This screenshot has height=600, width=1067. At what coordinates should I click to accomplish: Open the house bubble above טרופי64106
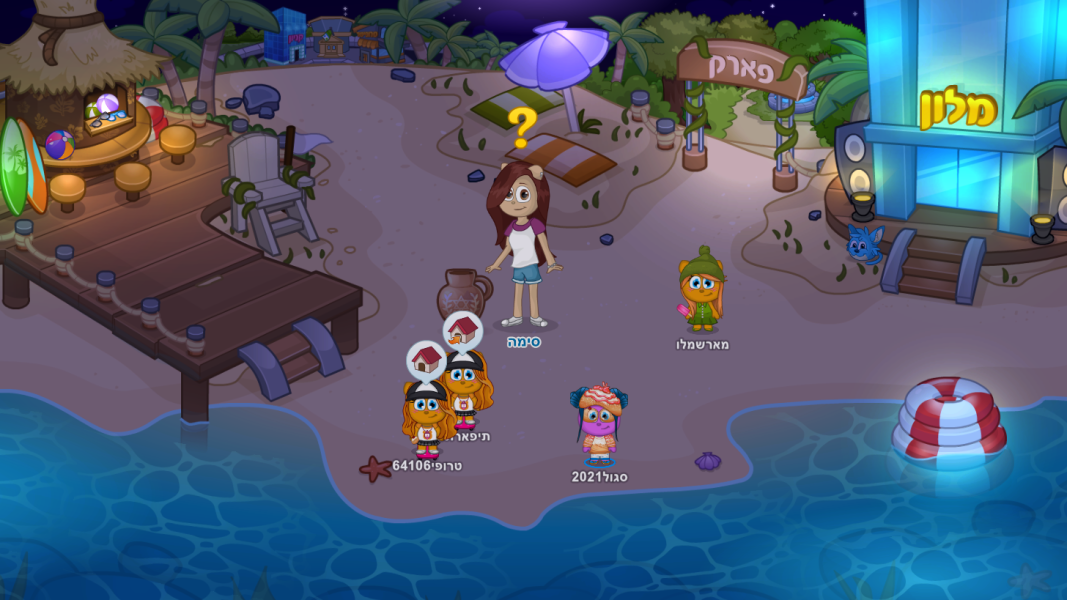(x=427, y=360)
